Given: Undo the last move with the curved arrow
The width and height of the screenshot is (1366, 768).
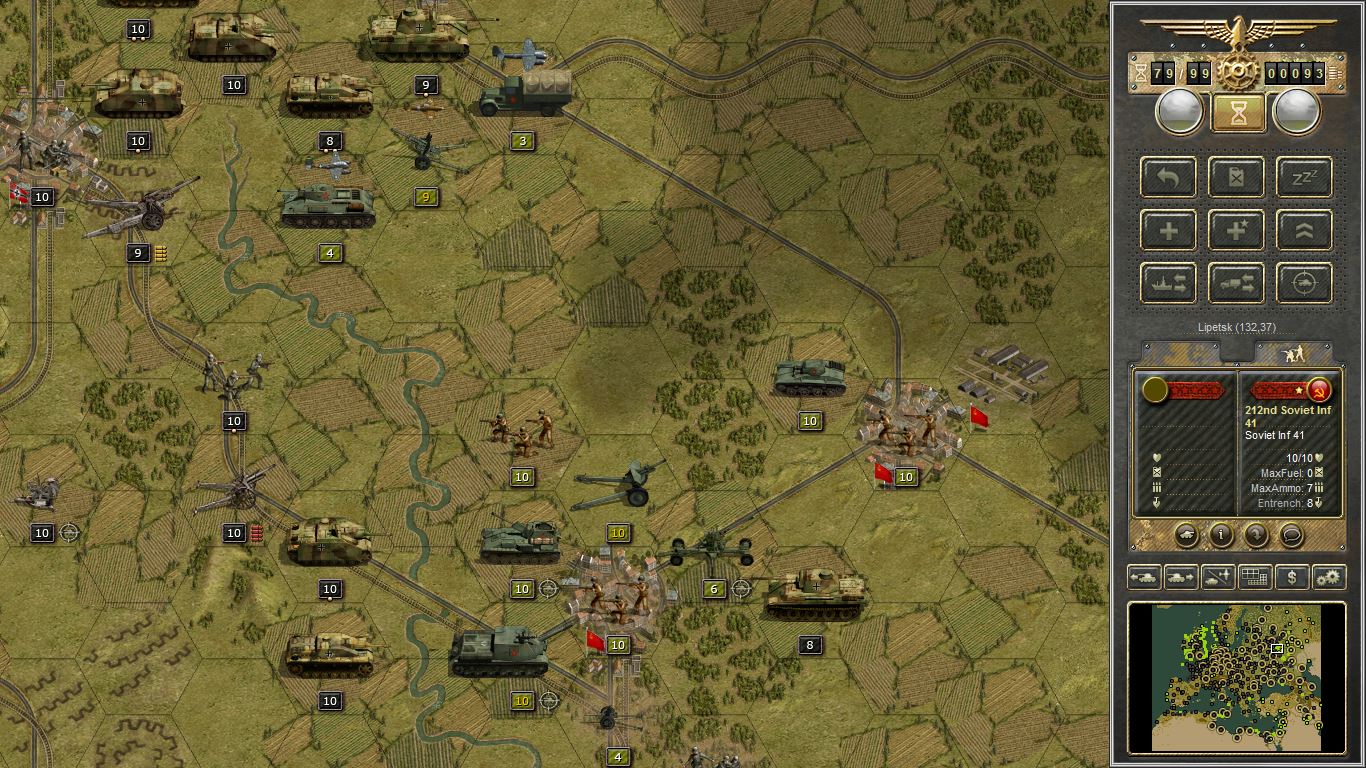Looking at the screenshot, I should 1168,177.
